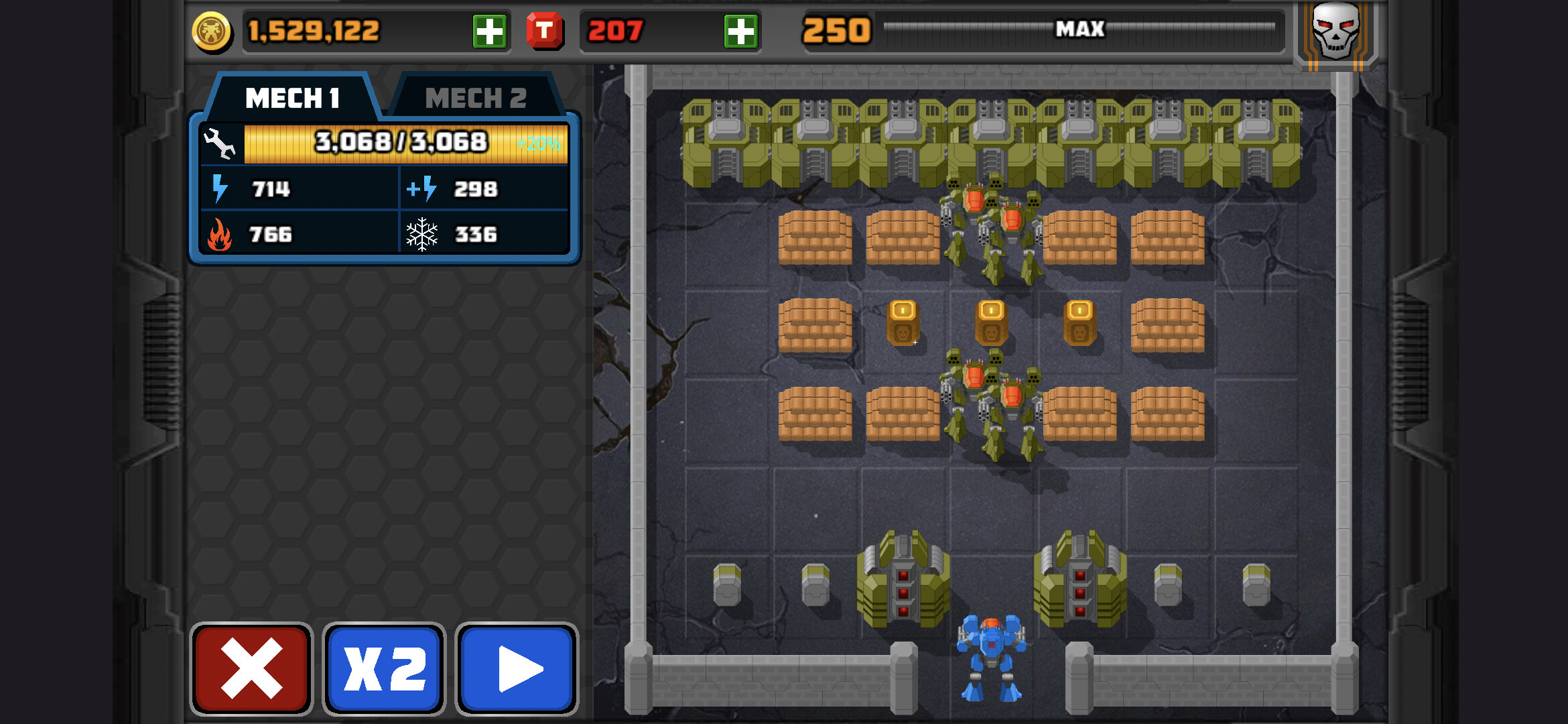
Task: Select the MECH 1 tab
Action: point(292,98)
